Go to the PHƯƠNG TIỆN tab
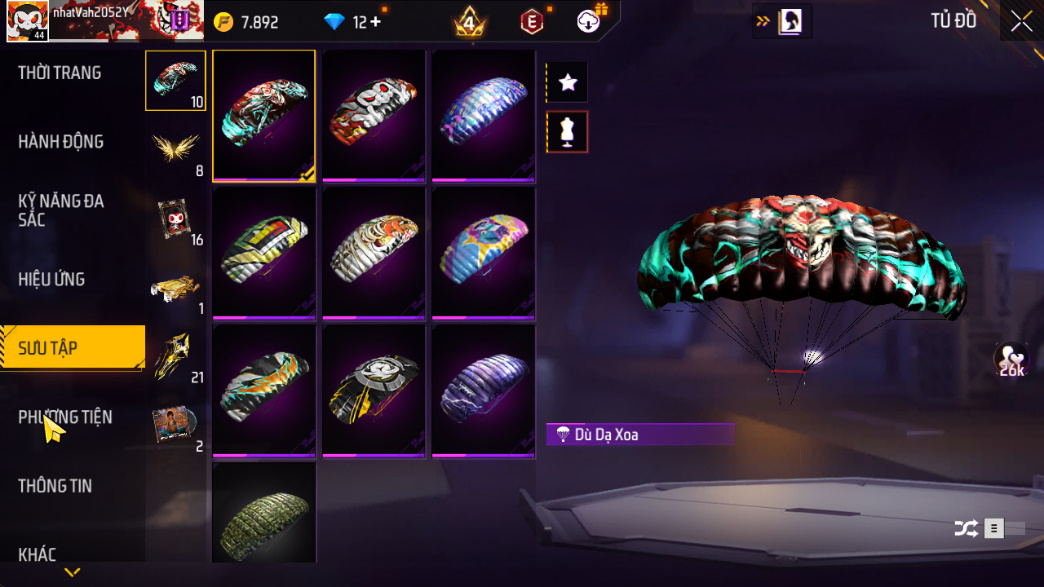 65,417
